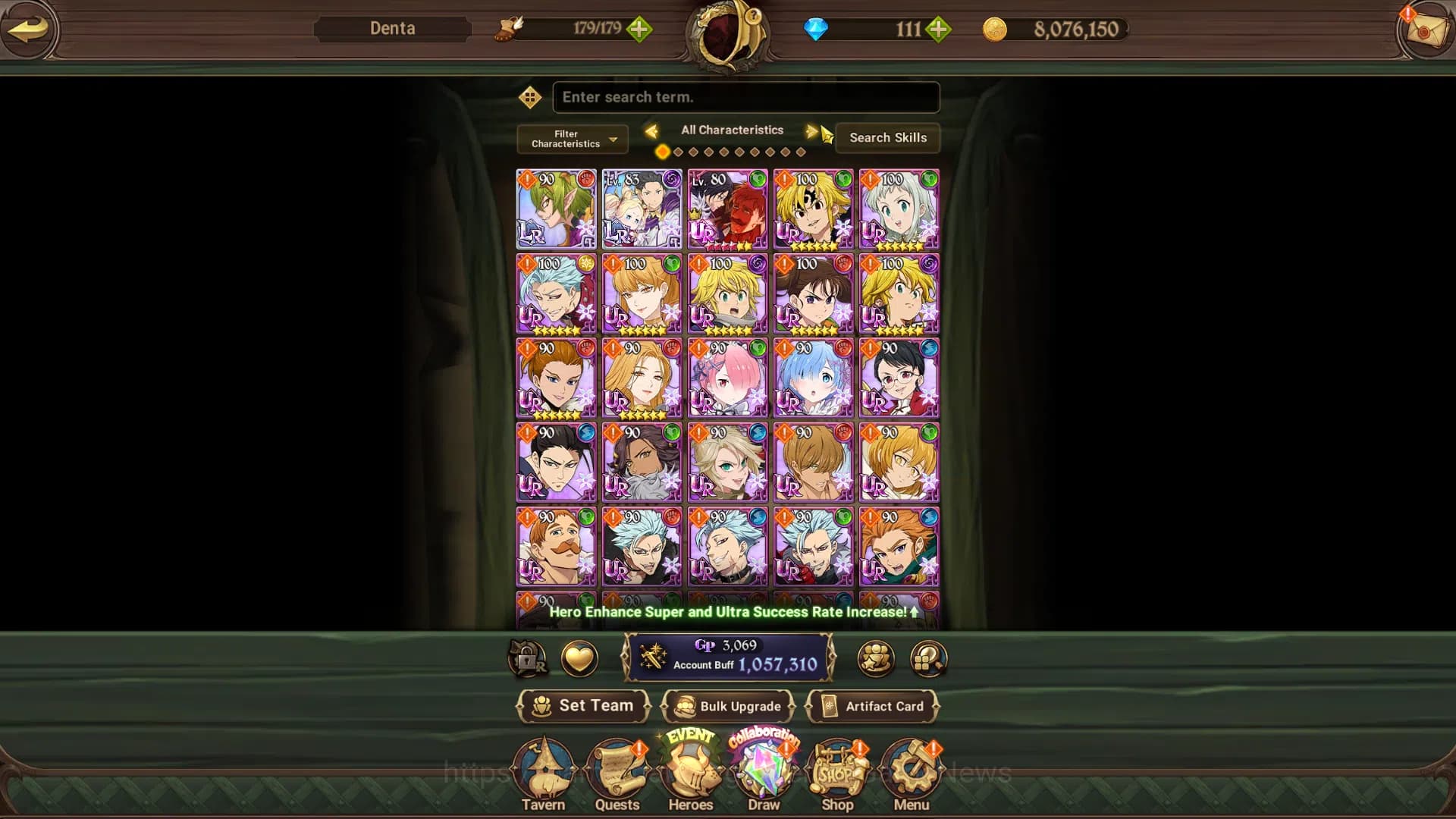Select the All Characteristics header
The height and width of the screenshot is (819, 1456).
(x=732, y=130)
